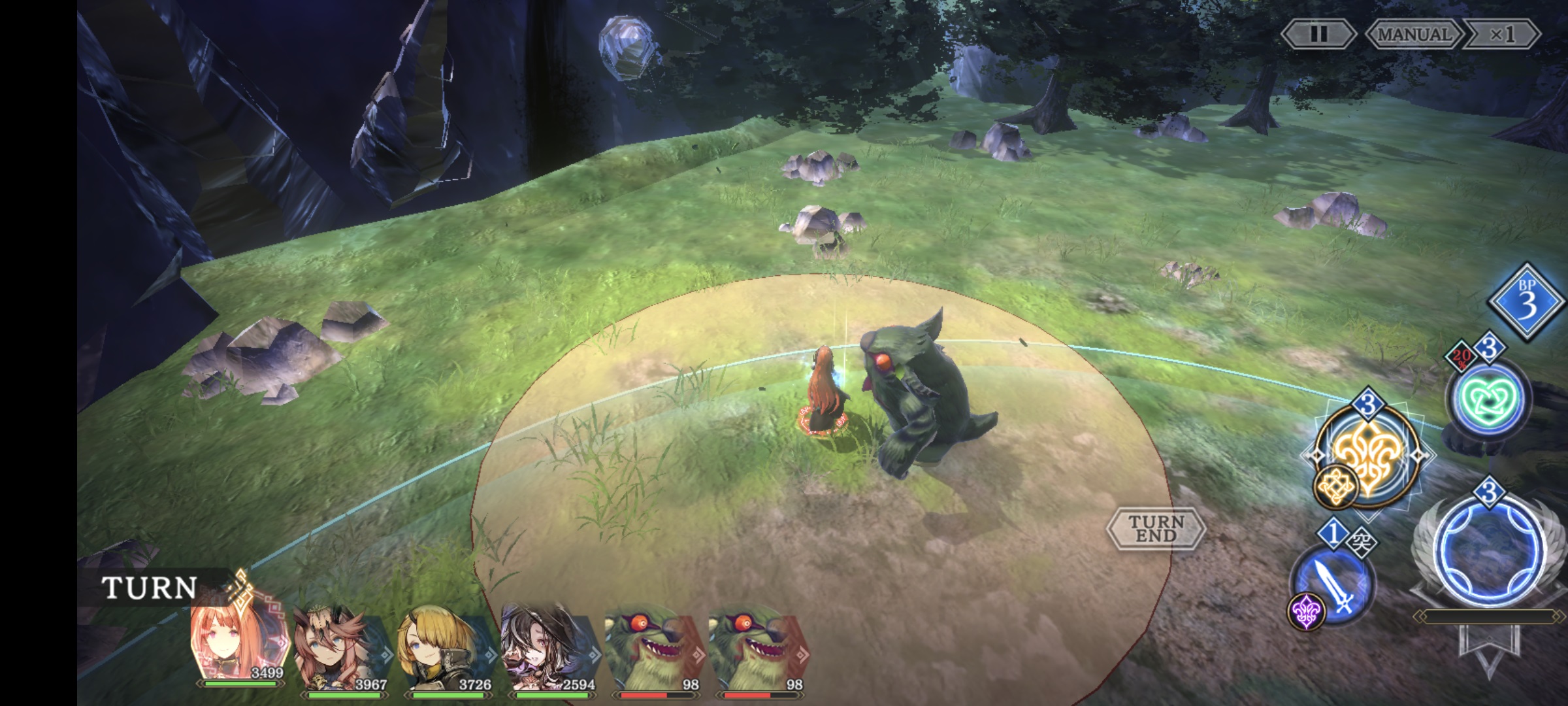Activate the green heart knot skill
Image resolution: width=1568 pixels, height=706 pixels.
point(1487,399)
